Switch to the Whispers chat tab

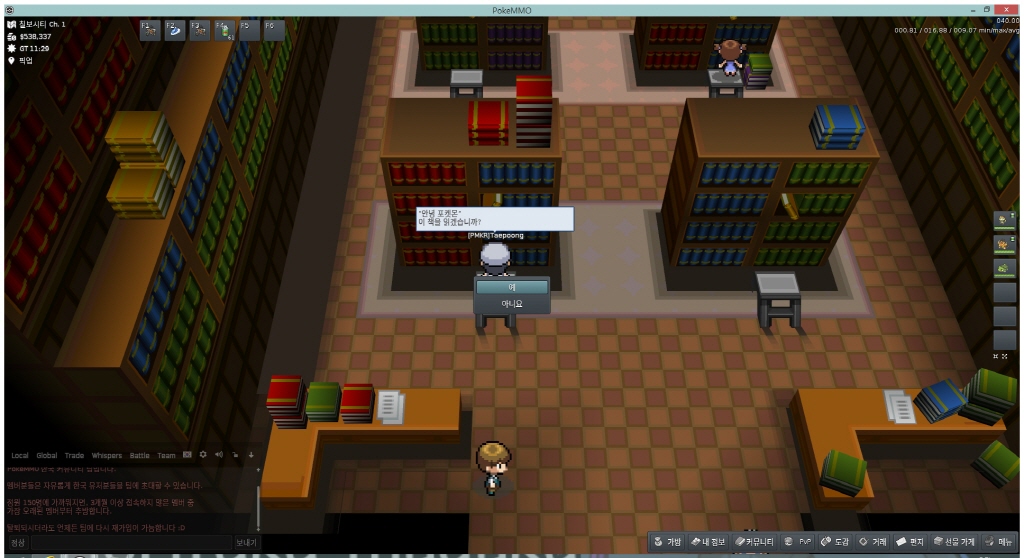click(106, 456)
